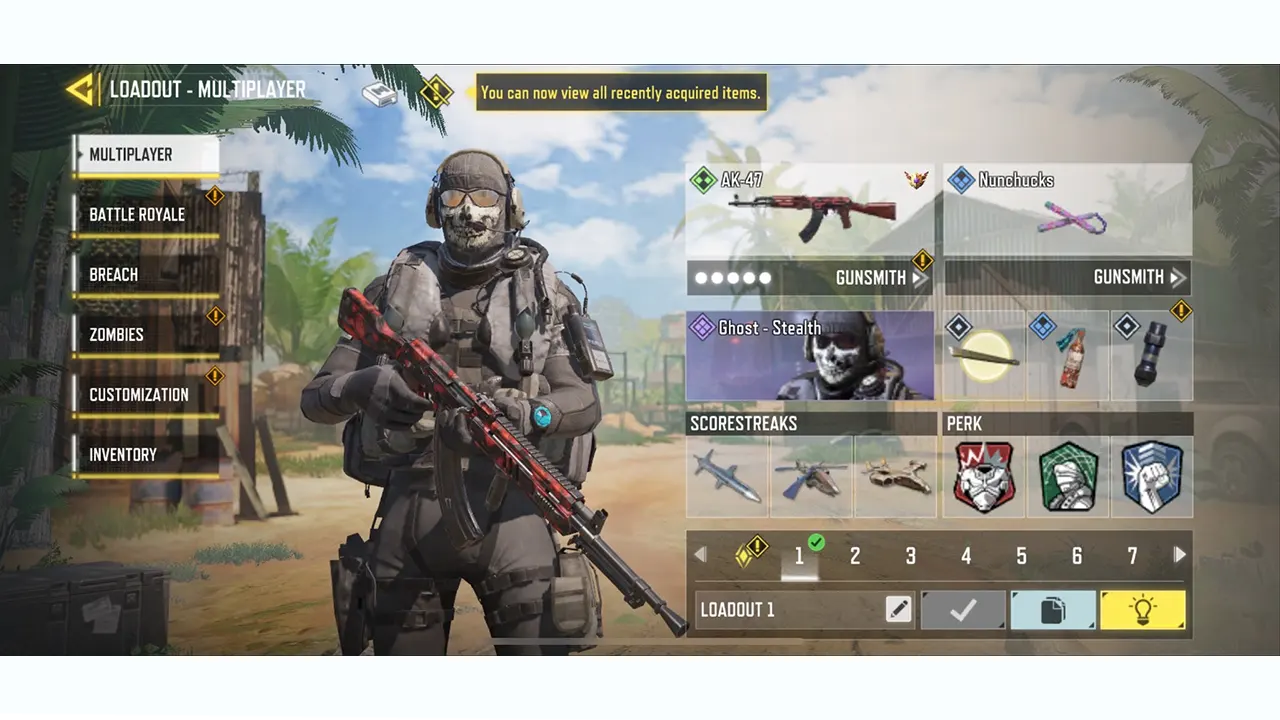This screenshot has width=1280, height=720.
Task: Go back using the yellow back arrow
Action: [83, 90]
